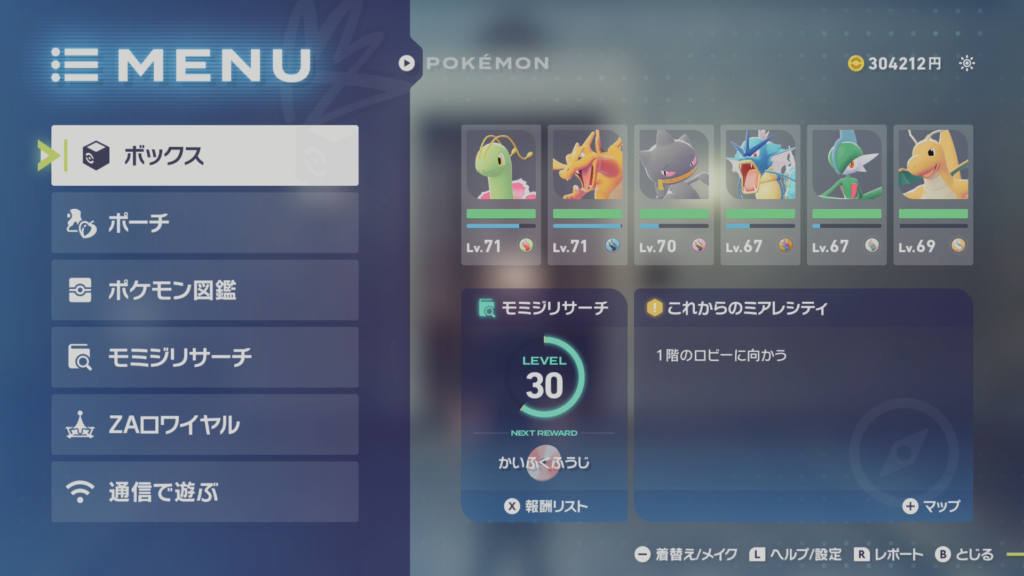Open the ZAロワイヤル menu entry
This screenshot has width=1024, height=576.
(x=205, y=424)
